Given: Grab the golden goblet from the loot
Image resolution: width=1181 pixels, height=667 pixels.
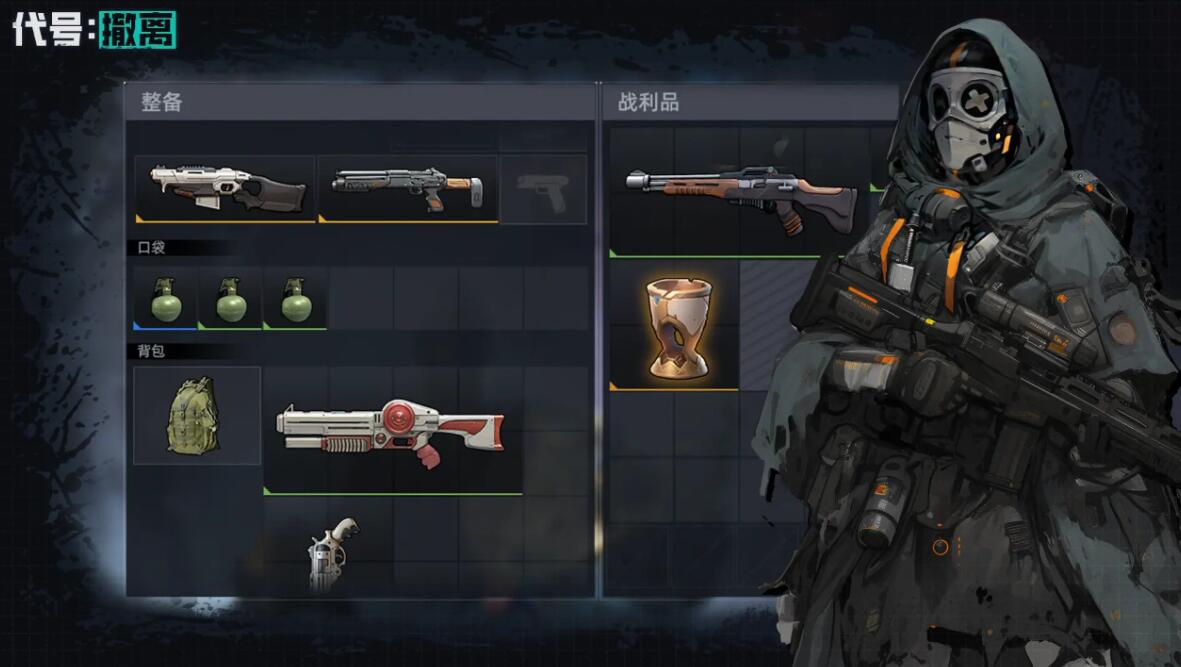Looking at the screenshot, I should [x=676, y=326].
